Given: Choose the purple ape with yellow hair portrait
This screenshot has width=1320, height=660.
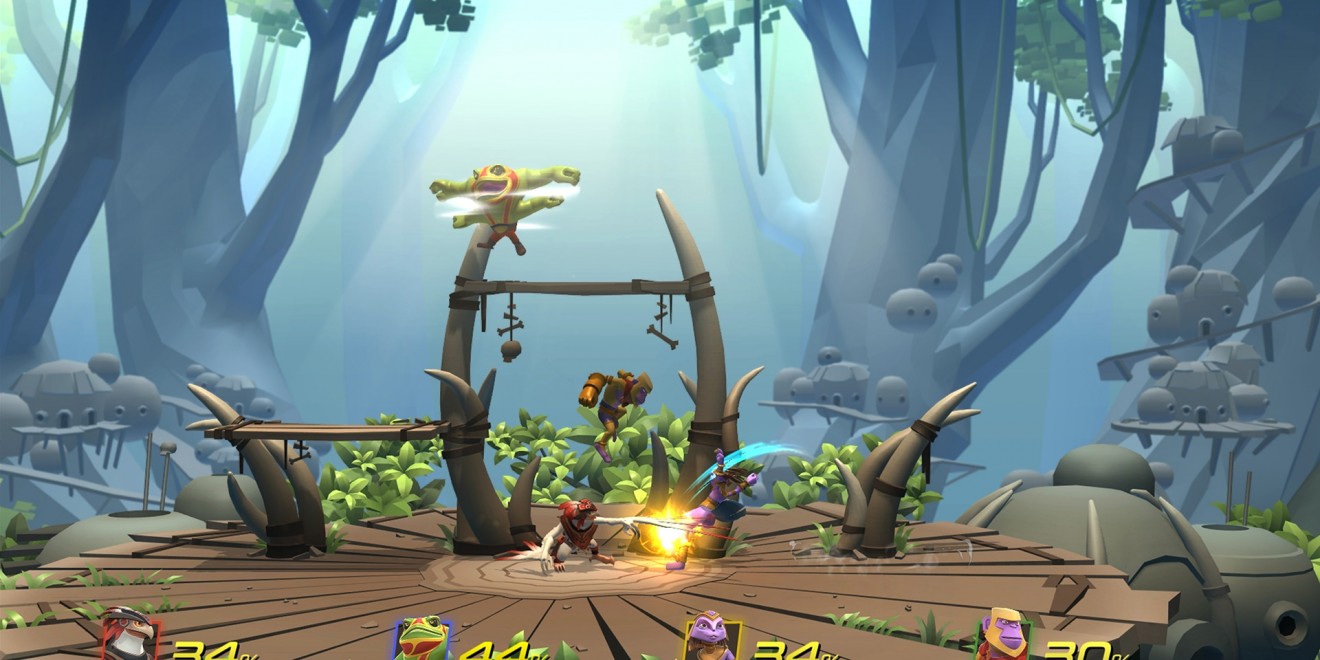Looking at the screenshot, I should tap(1003, 635).
